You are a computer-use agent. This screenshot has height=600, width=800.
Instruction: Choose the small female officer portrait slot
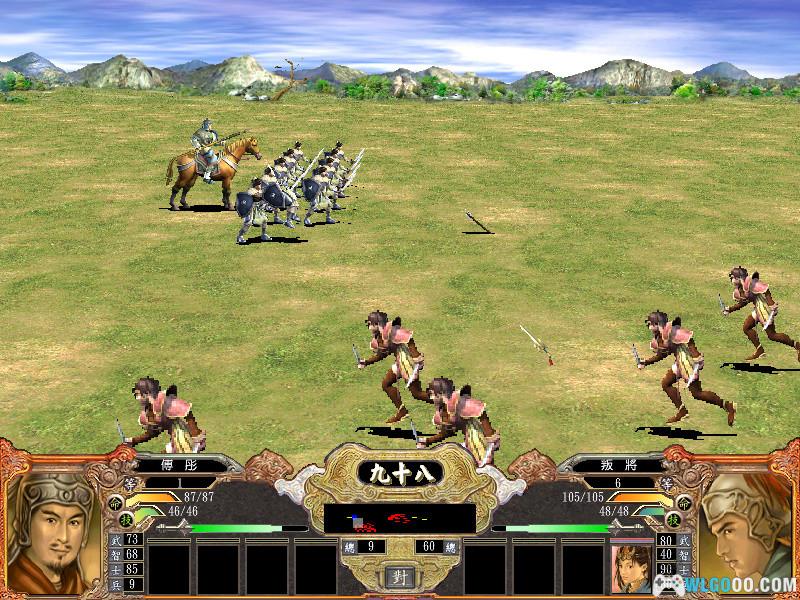tap(631, 567)
